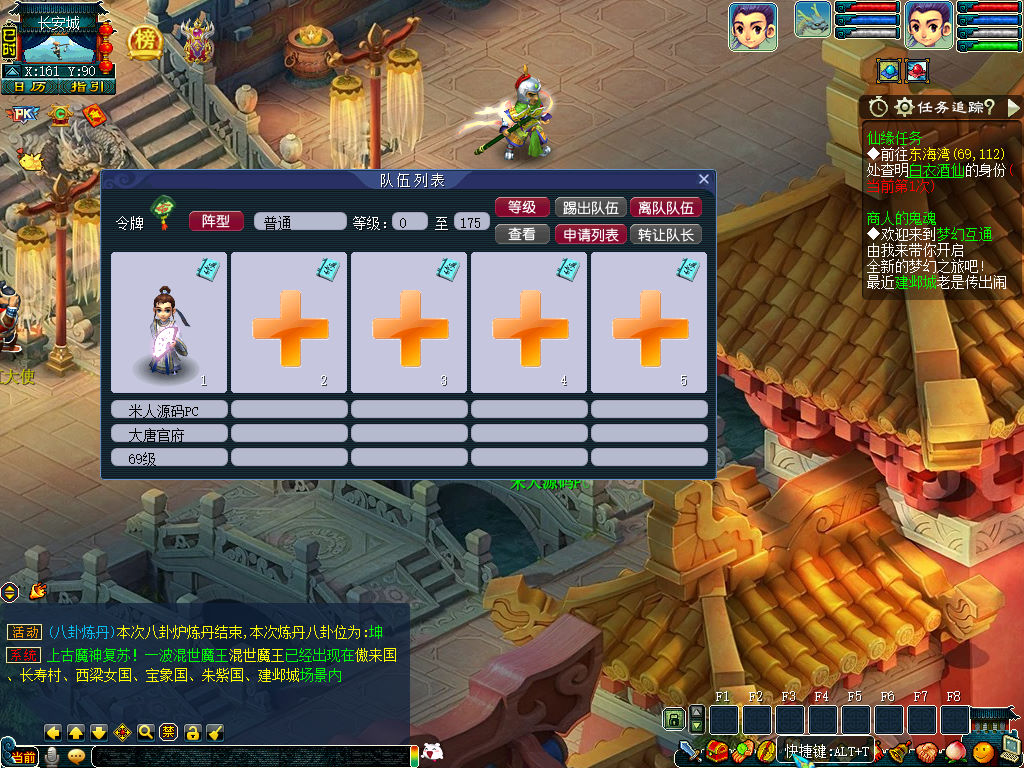
Task: Edit the maximum level field showing 175
Action: tap(472, 222)
